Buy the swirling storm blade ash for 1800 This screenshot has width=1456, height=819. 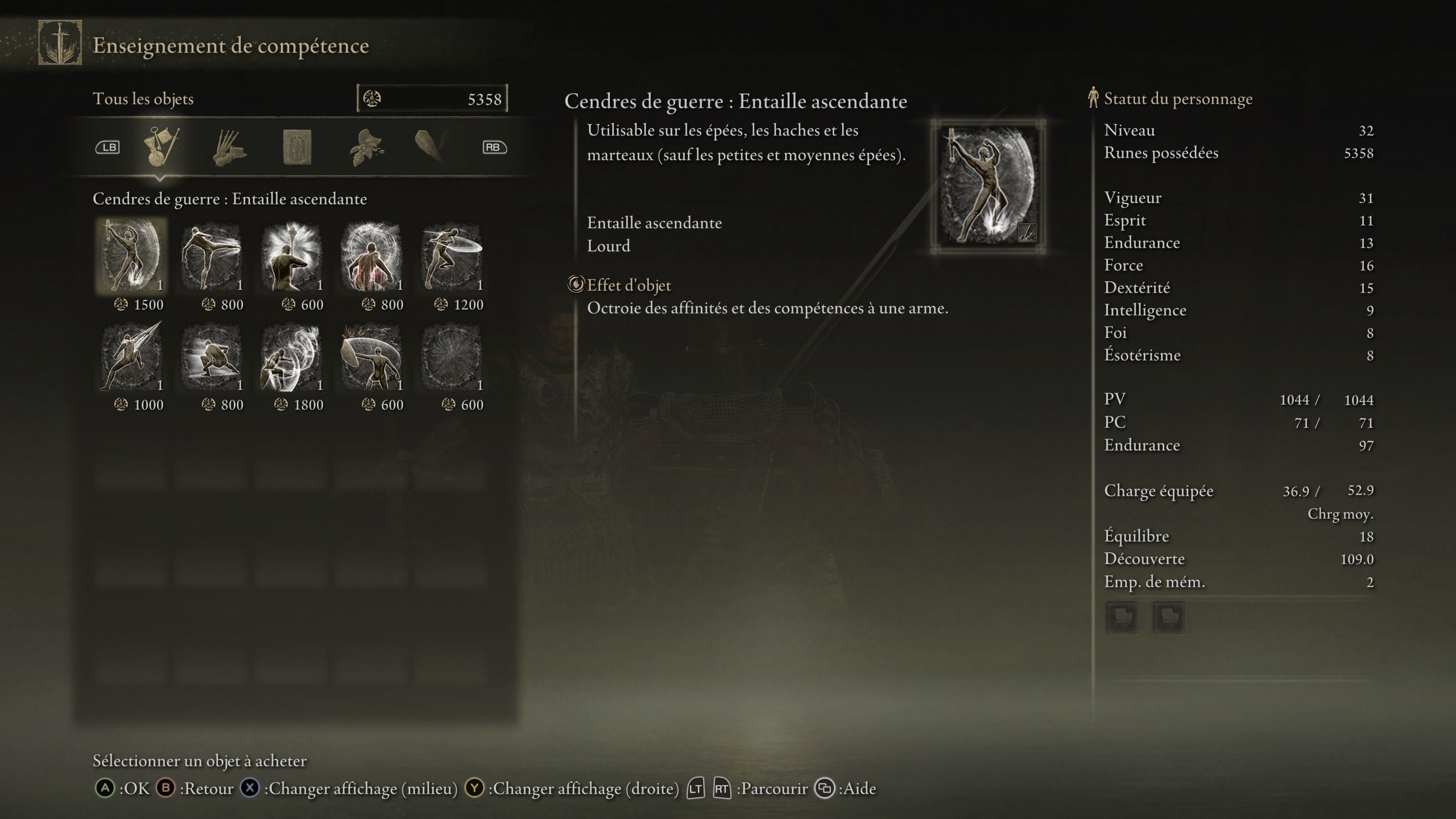tap(291, 357)
